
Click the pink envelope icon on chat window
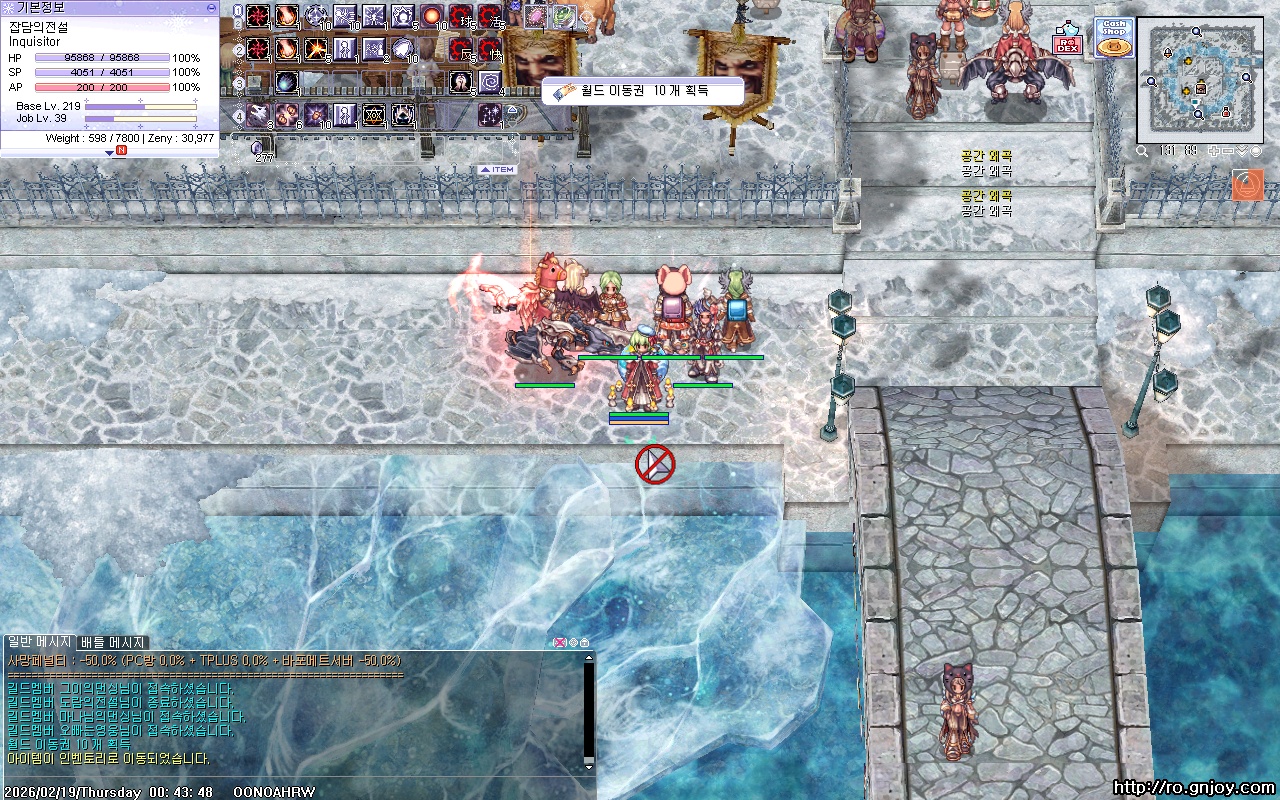[x=559, y=642]
